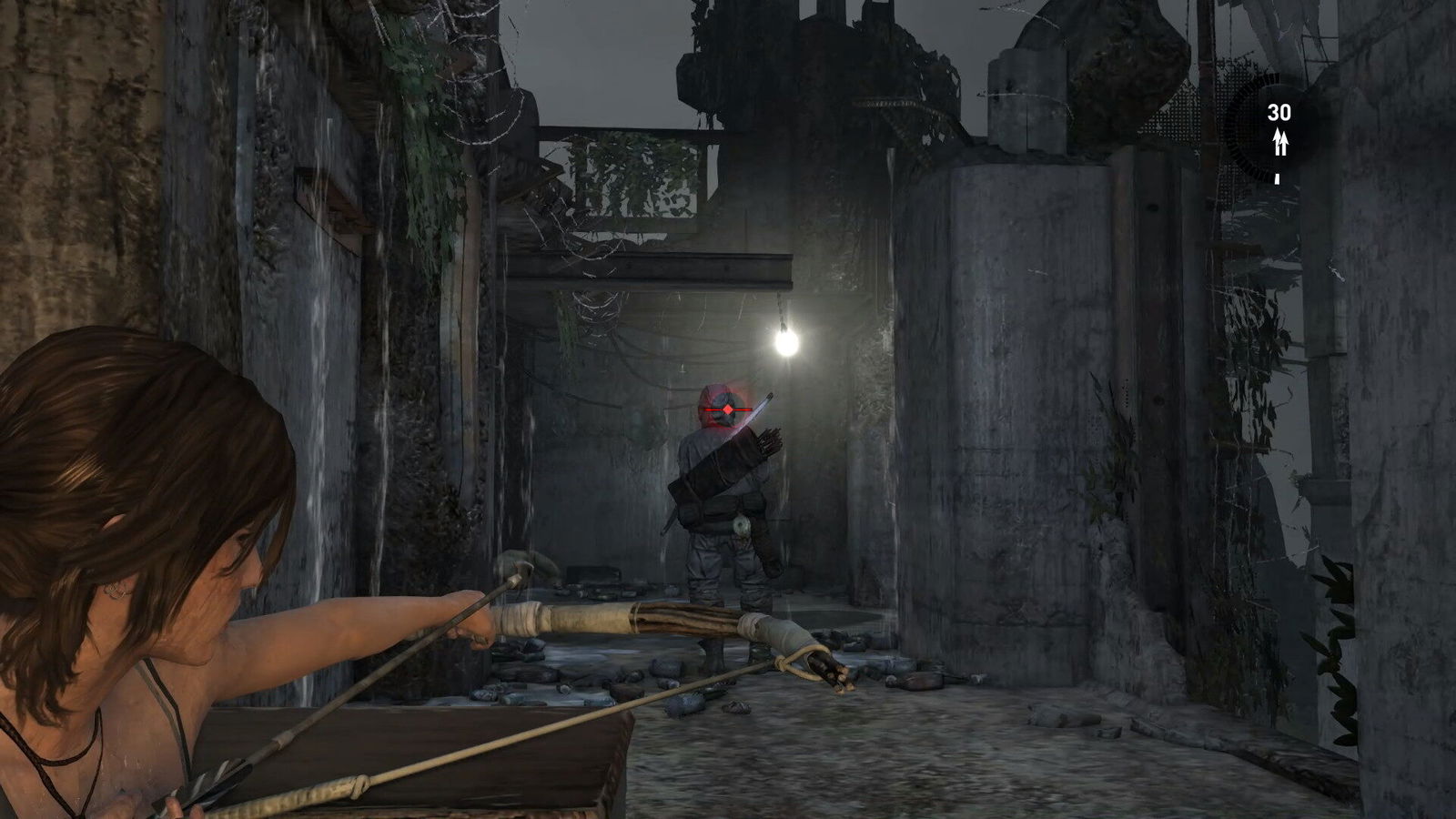Click the double-arrow ammo type icon
Screen dimensions: 1456x819
coord(1279,141)
